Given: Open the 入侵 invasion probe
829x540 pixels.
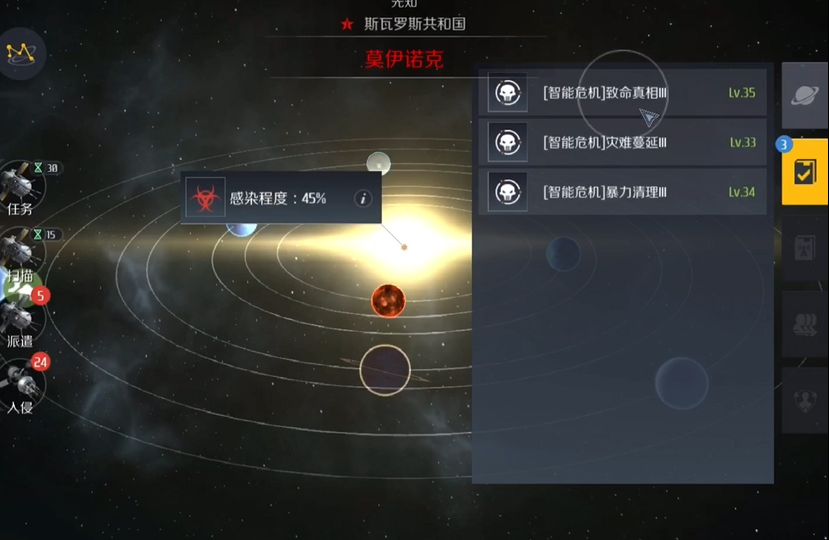Looking at the screenshot, I should pos(20,383).
